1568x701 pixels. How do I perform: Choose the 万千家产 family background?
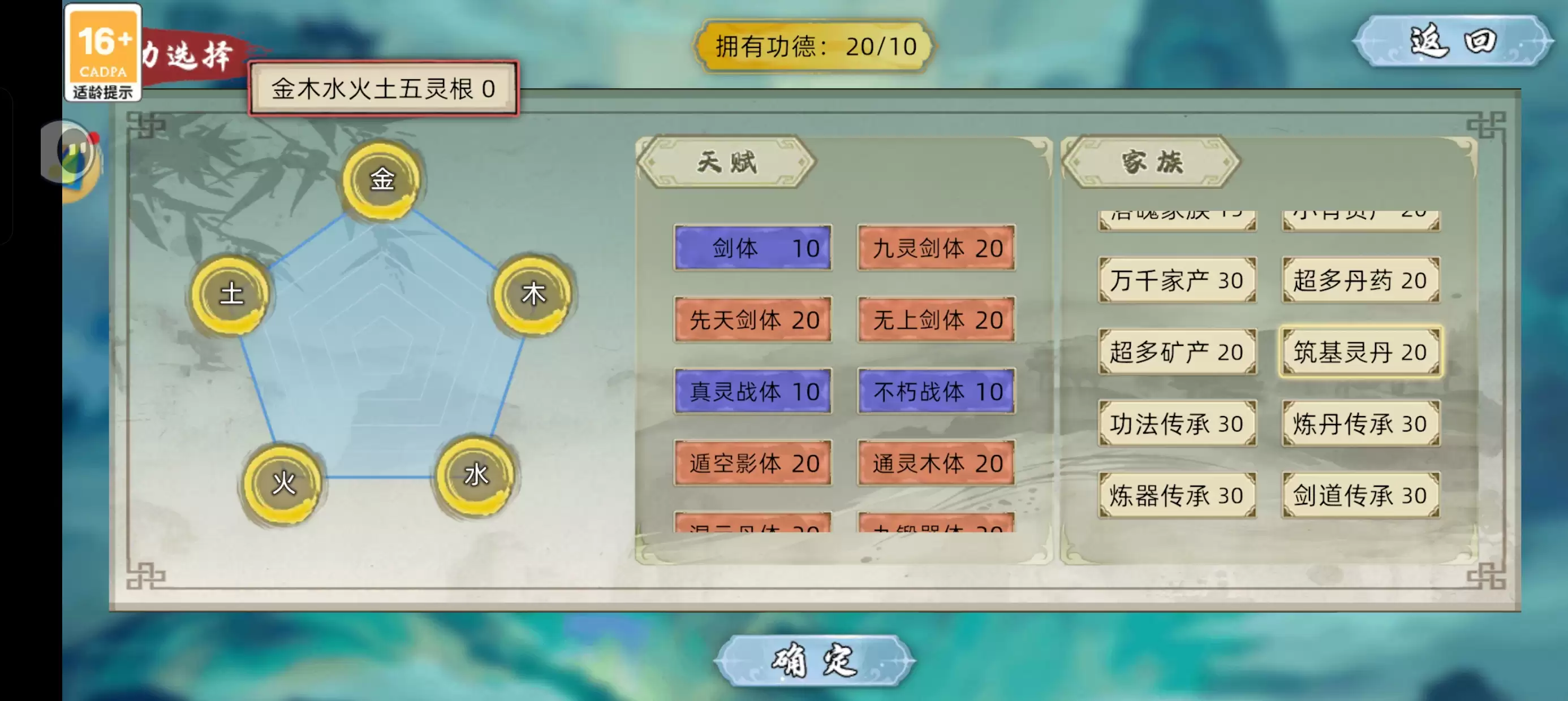[x=1177, y=279]
